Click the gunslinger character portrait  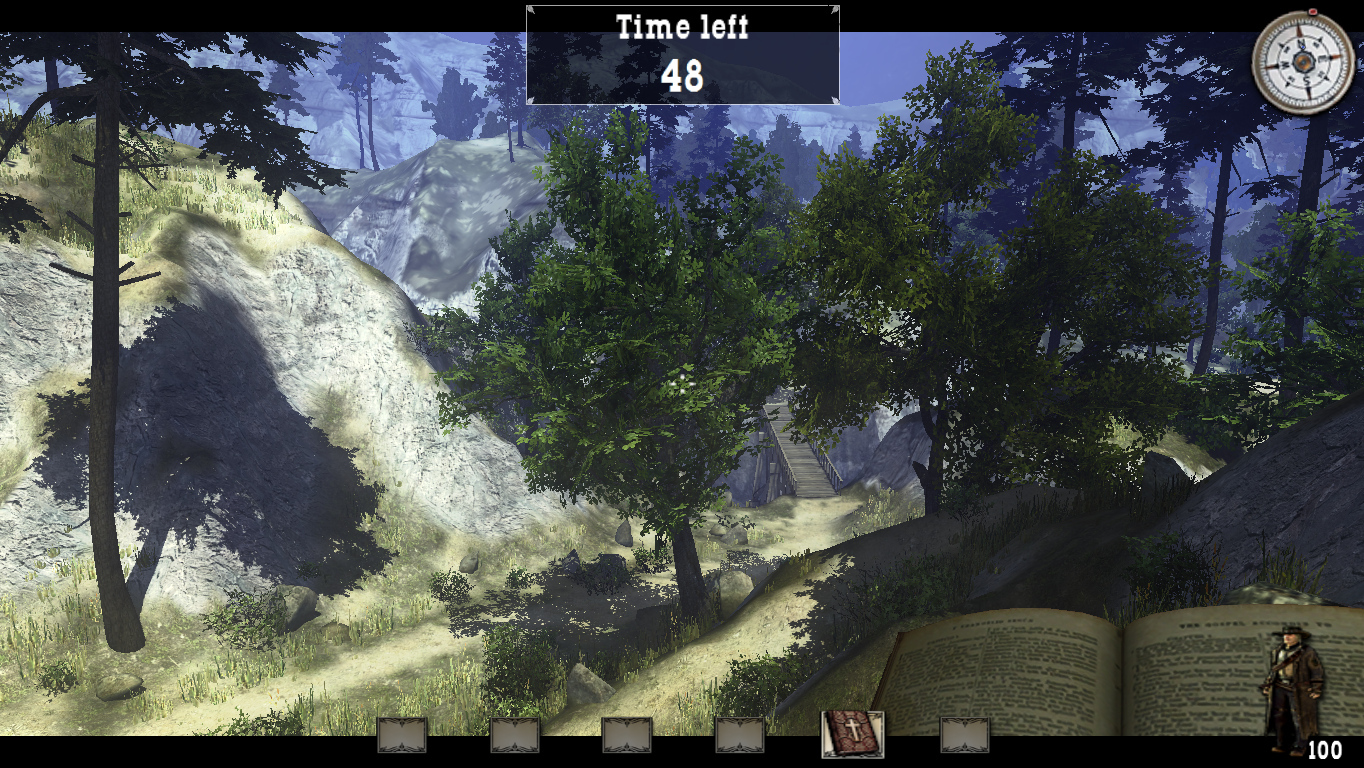coord(1294,688)
